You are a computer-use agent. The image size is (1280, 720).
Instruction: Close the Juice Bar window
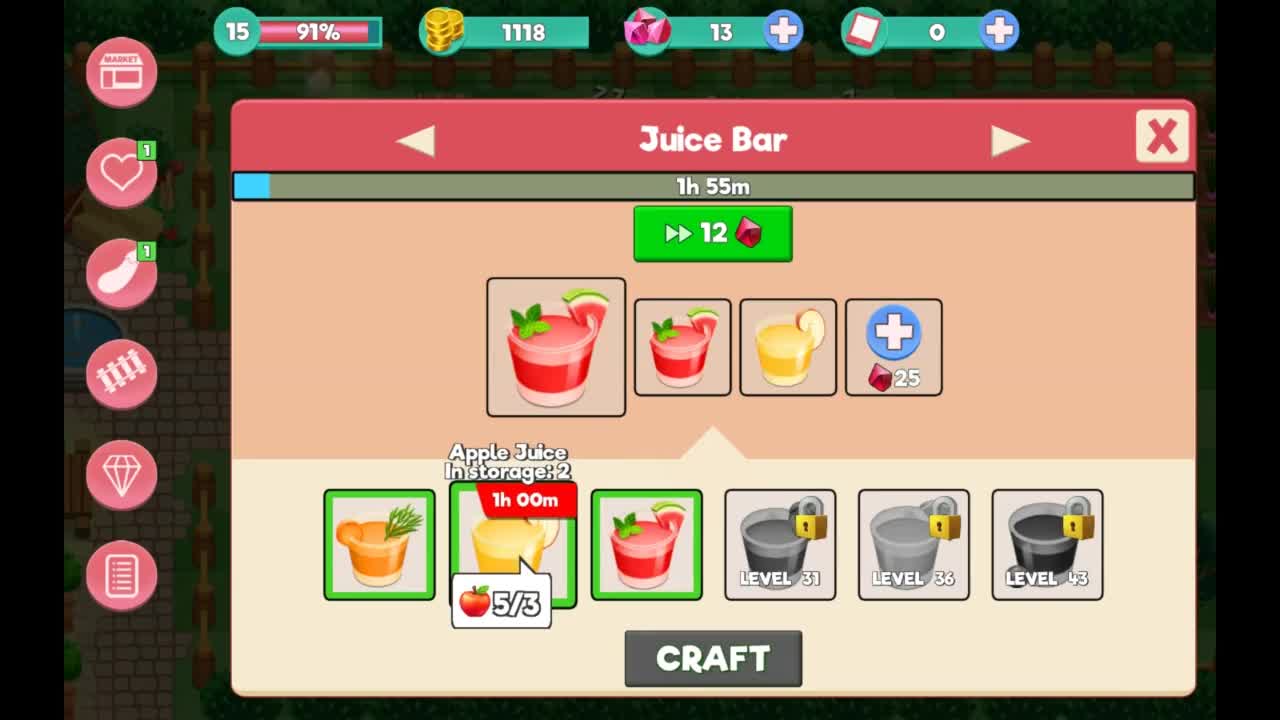1162,136
